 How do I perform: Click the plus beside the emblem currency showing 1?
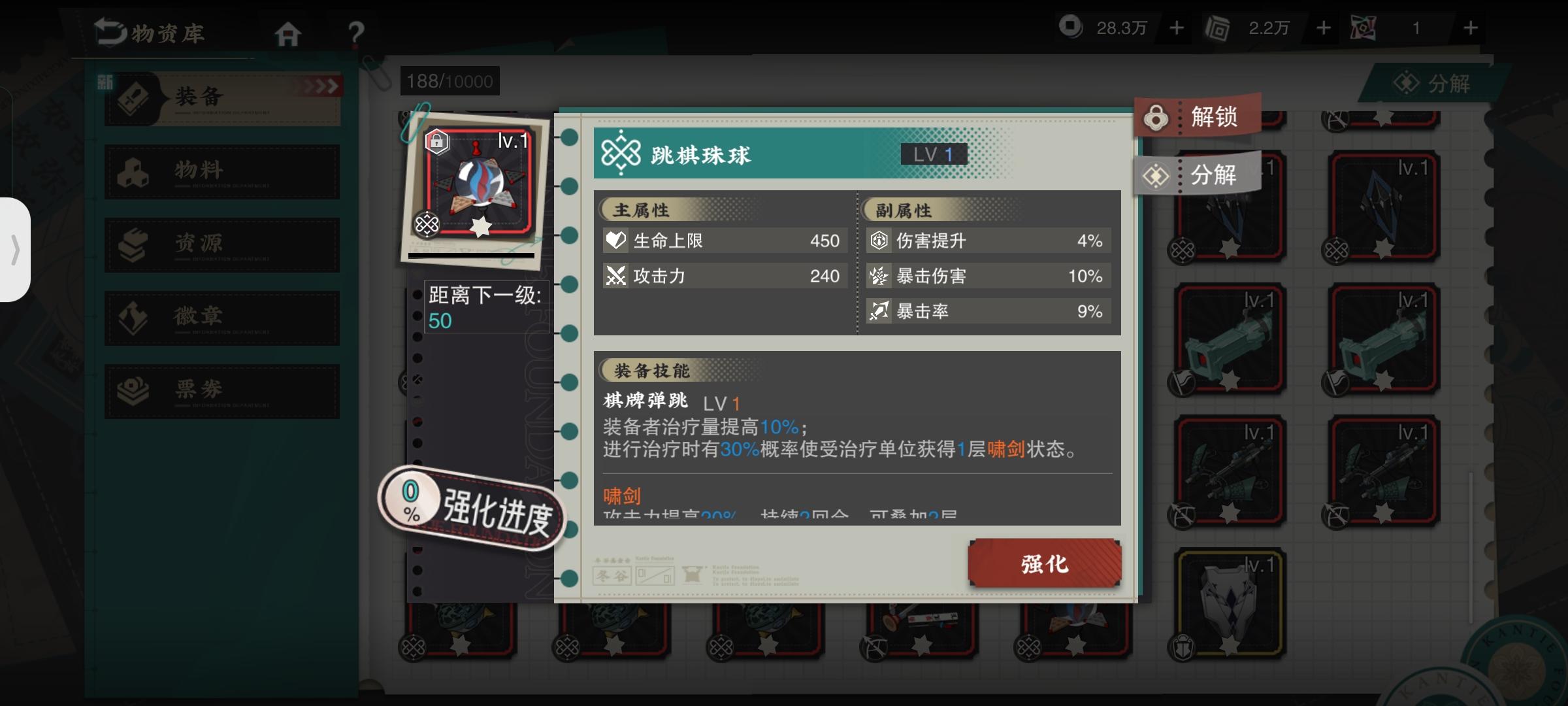1470,28
